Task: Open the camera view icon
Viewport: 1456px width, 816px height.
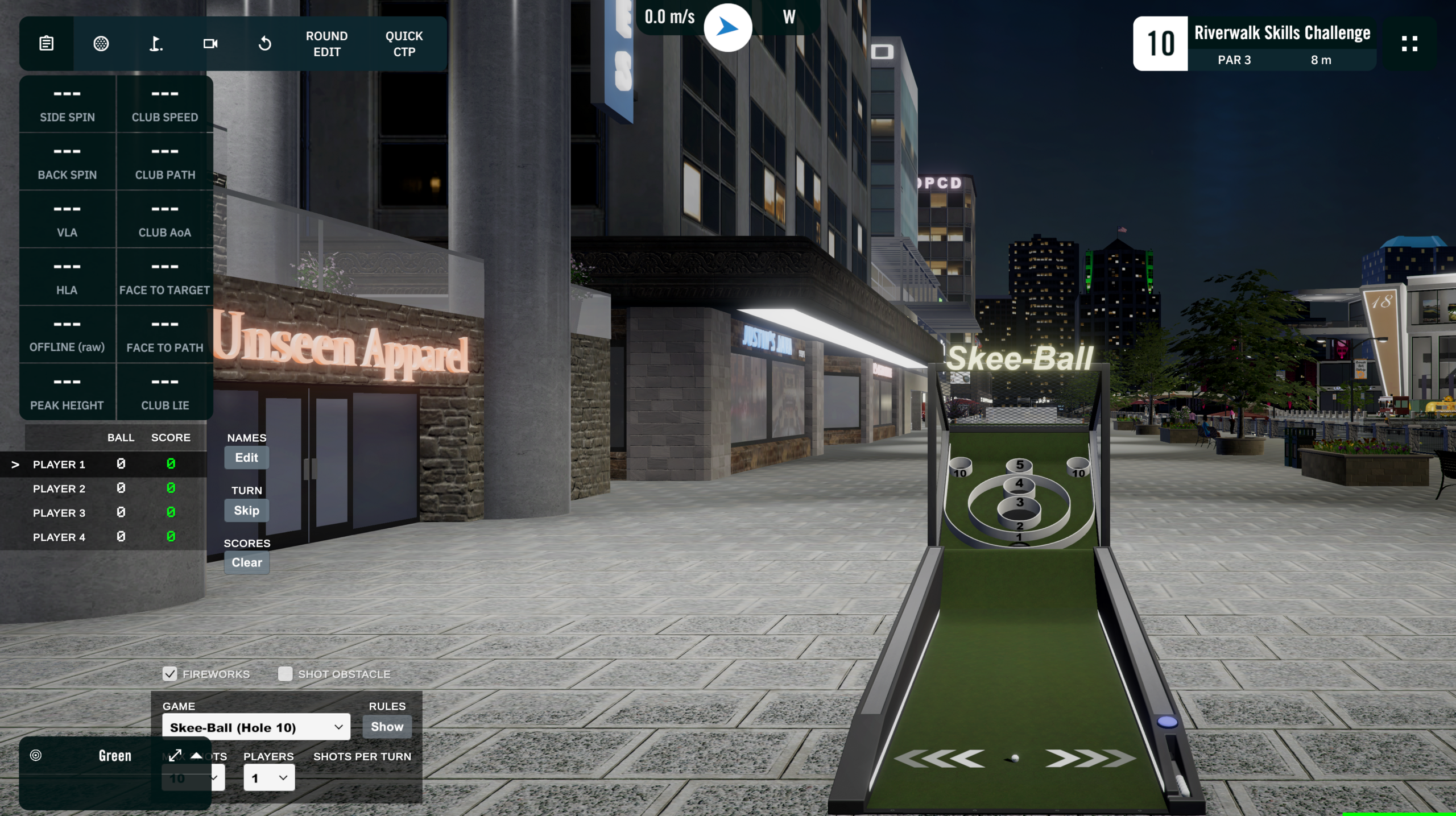Action: coord(210,44)
